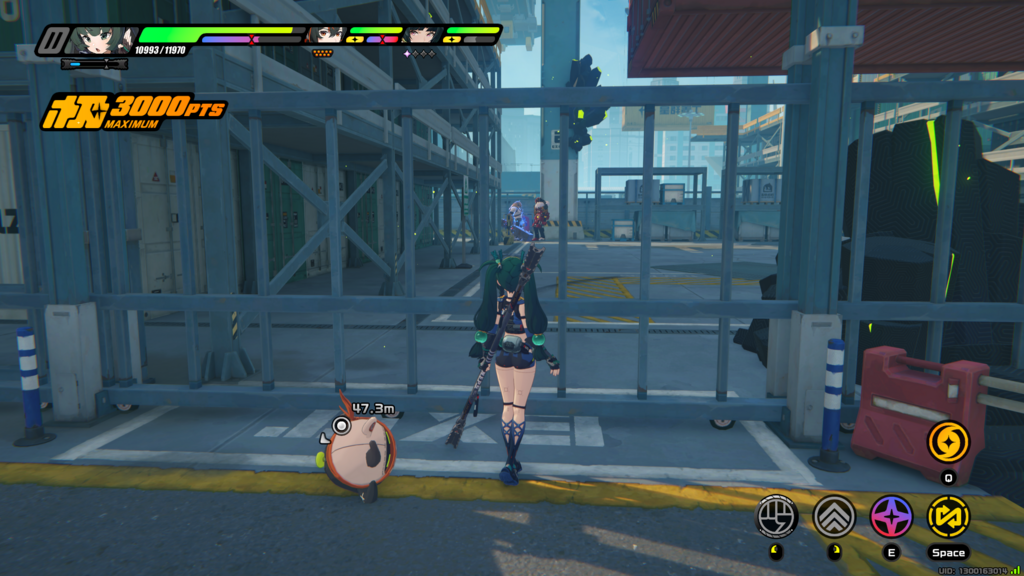
Task: Open the pause menu button
Action: point(52,41)
